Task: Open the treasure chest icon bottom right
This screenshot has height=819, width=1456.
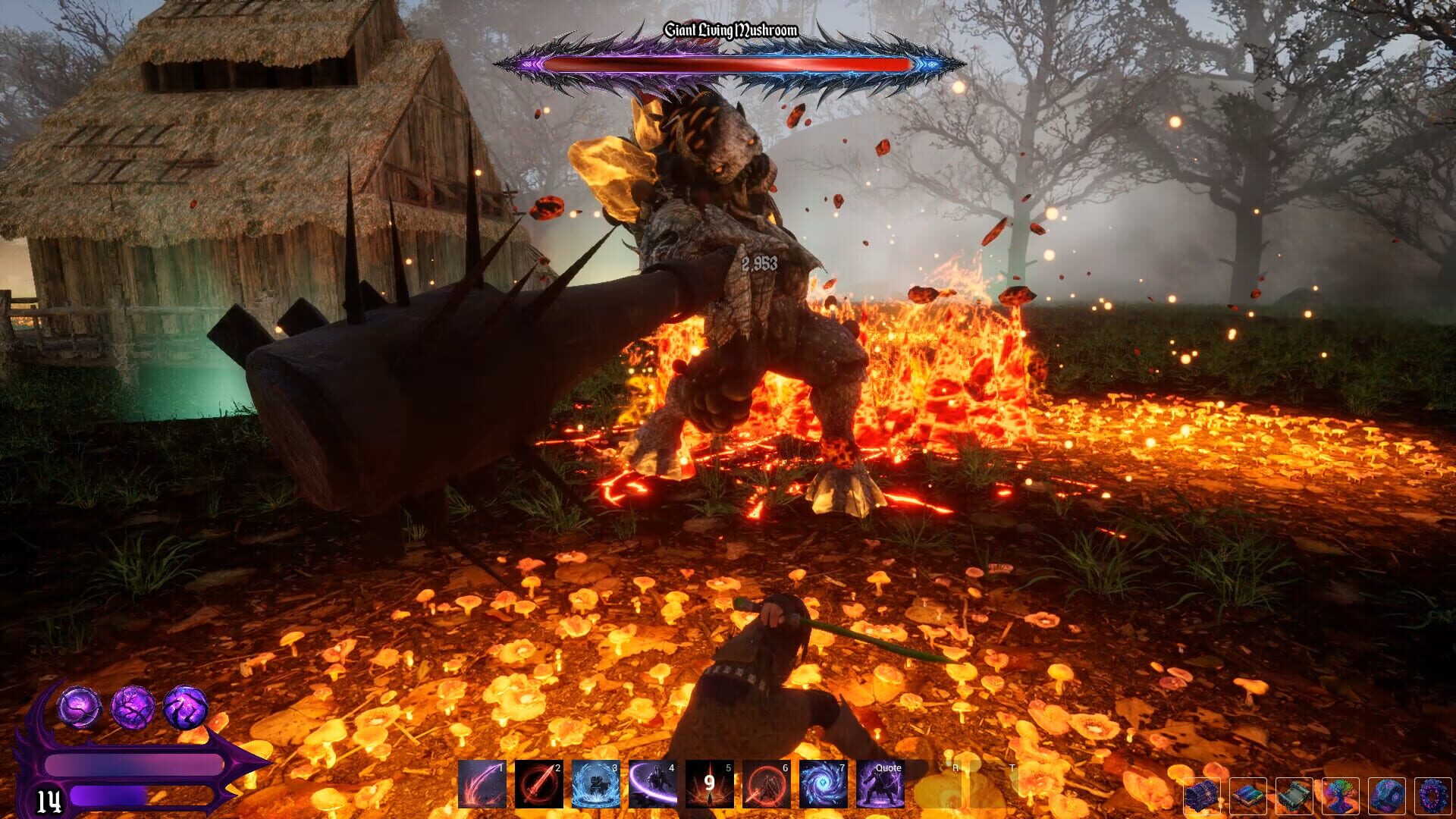Action: coord(1201,796)
